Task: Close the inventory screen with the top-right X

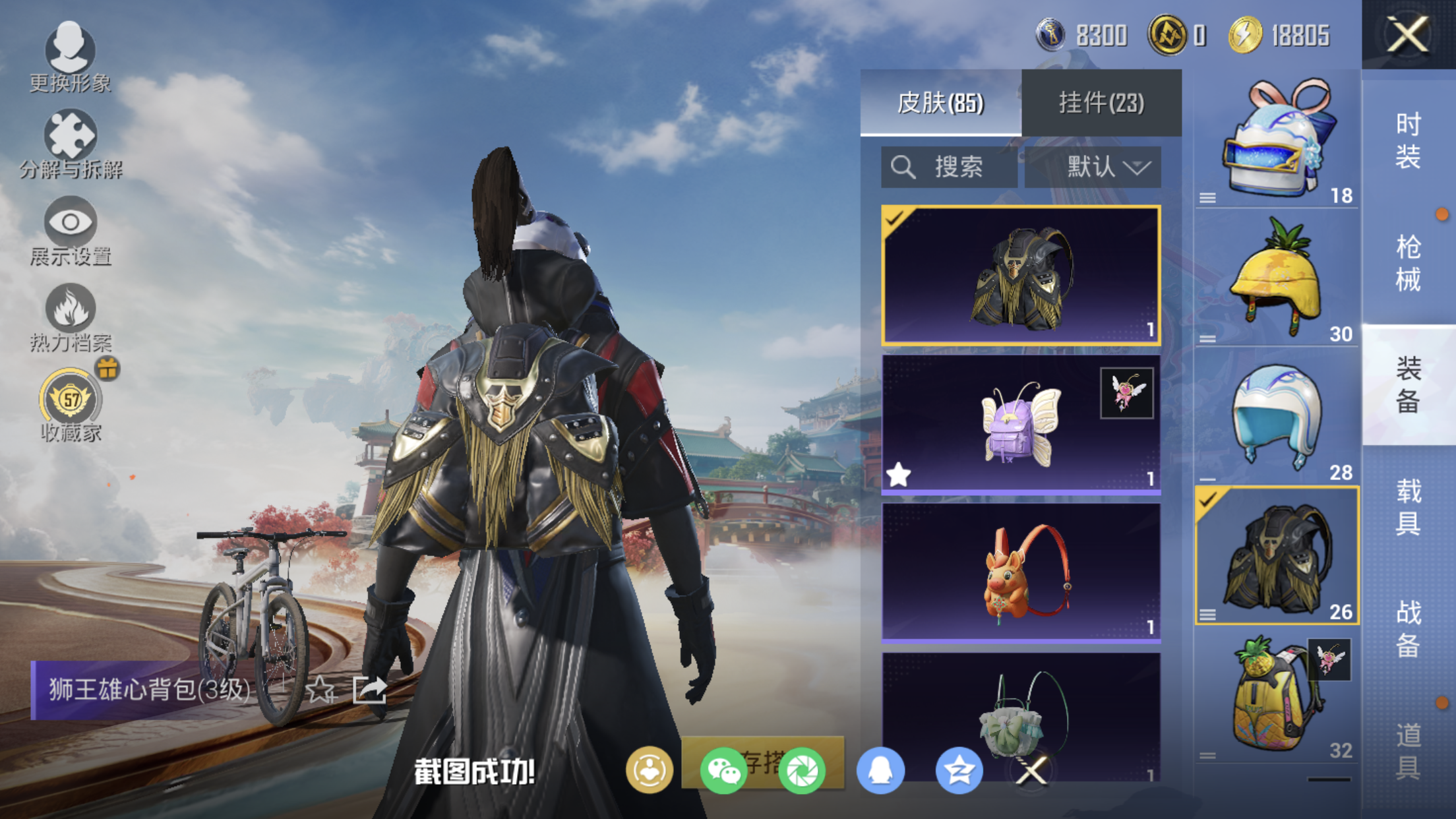Action: [1407, 34]
